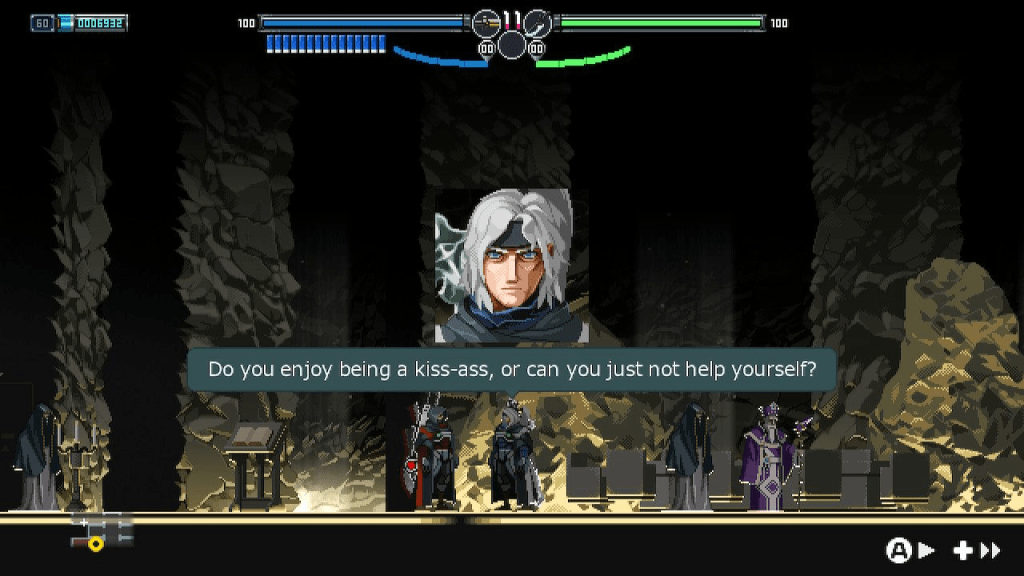Viewport: 1024px width, 576px height.
Task: Advance the kiss-ass dialogue box
Action: [511, 369]
